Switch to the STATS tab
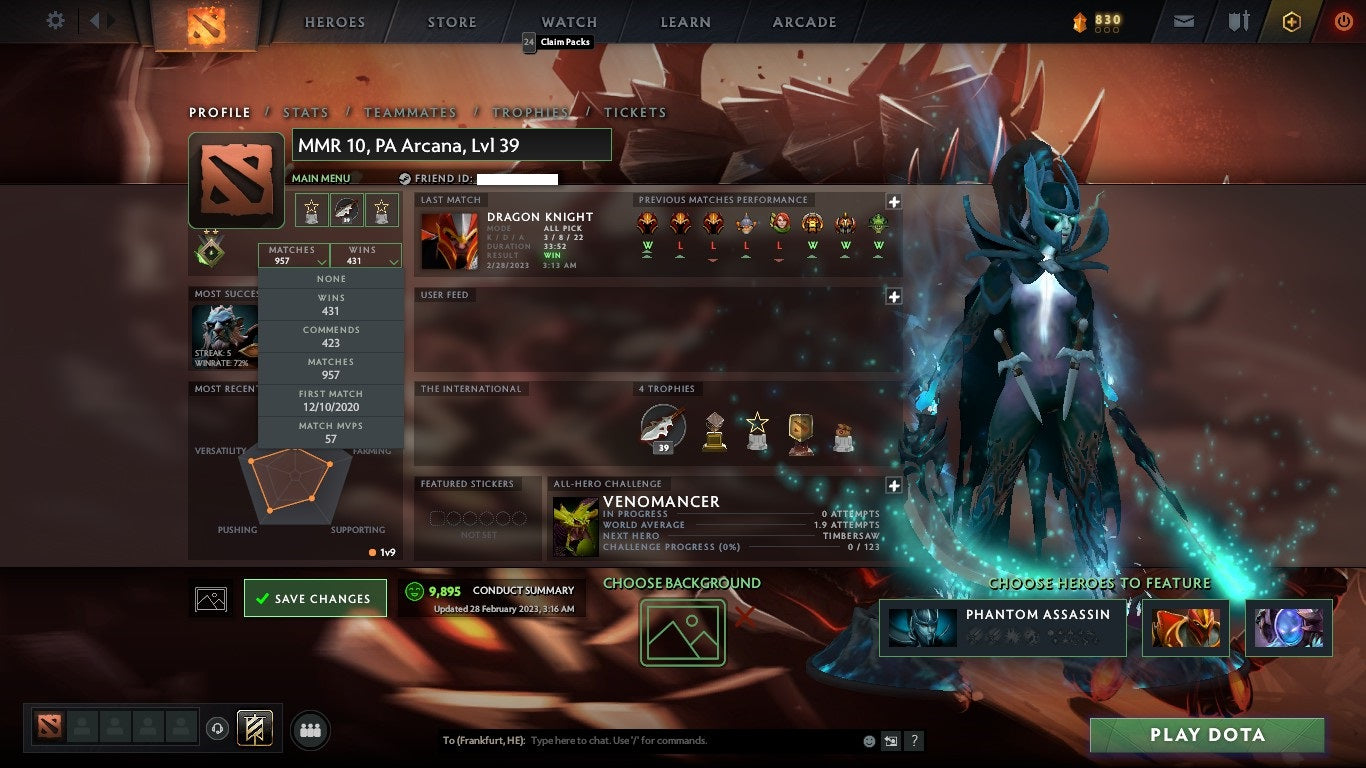 point(305,112)
